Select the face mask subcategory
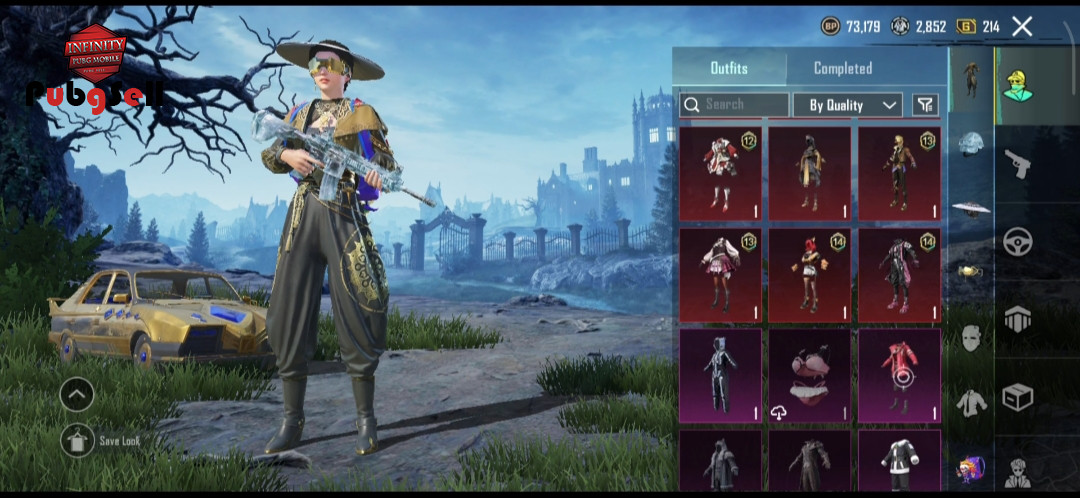 point(969,338)
